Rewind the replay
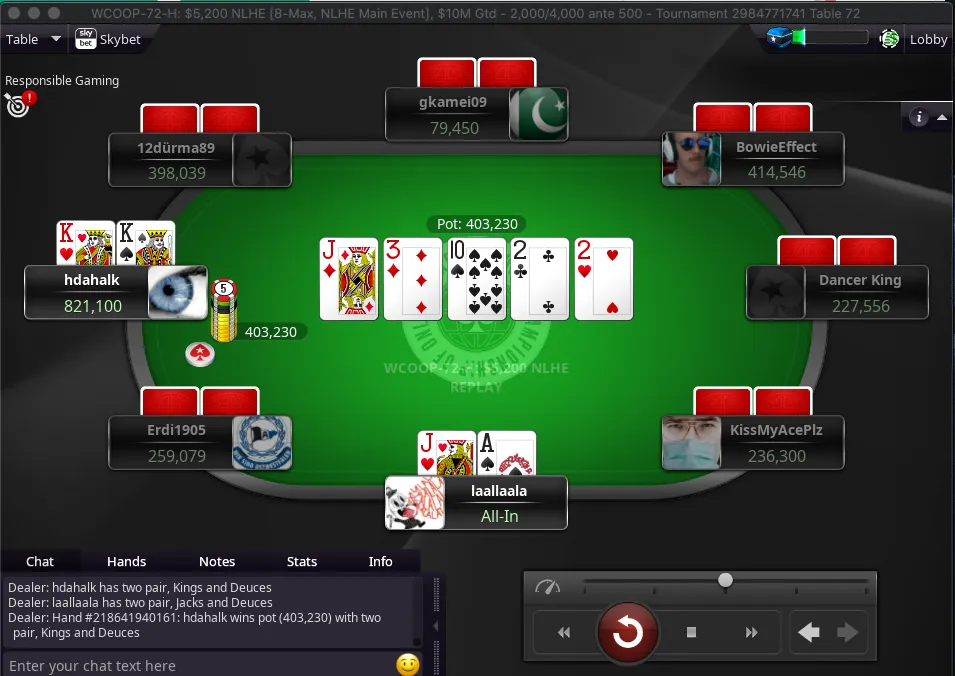The height and width of the screenshot is (676, 955). pos(564,632)
